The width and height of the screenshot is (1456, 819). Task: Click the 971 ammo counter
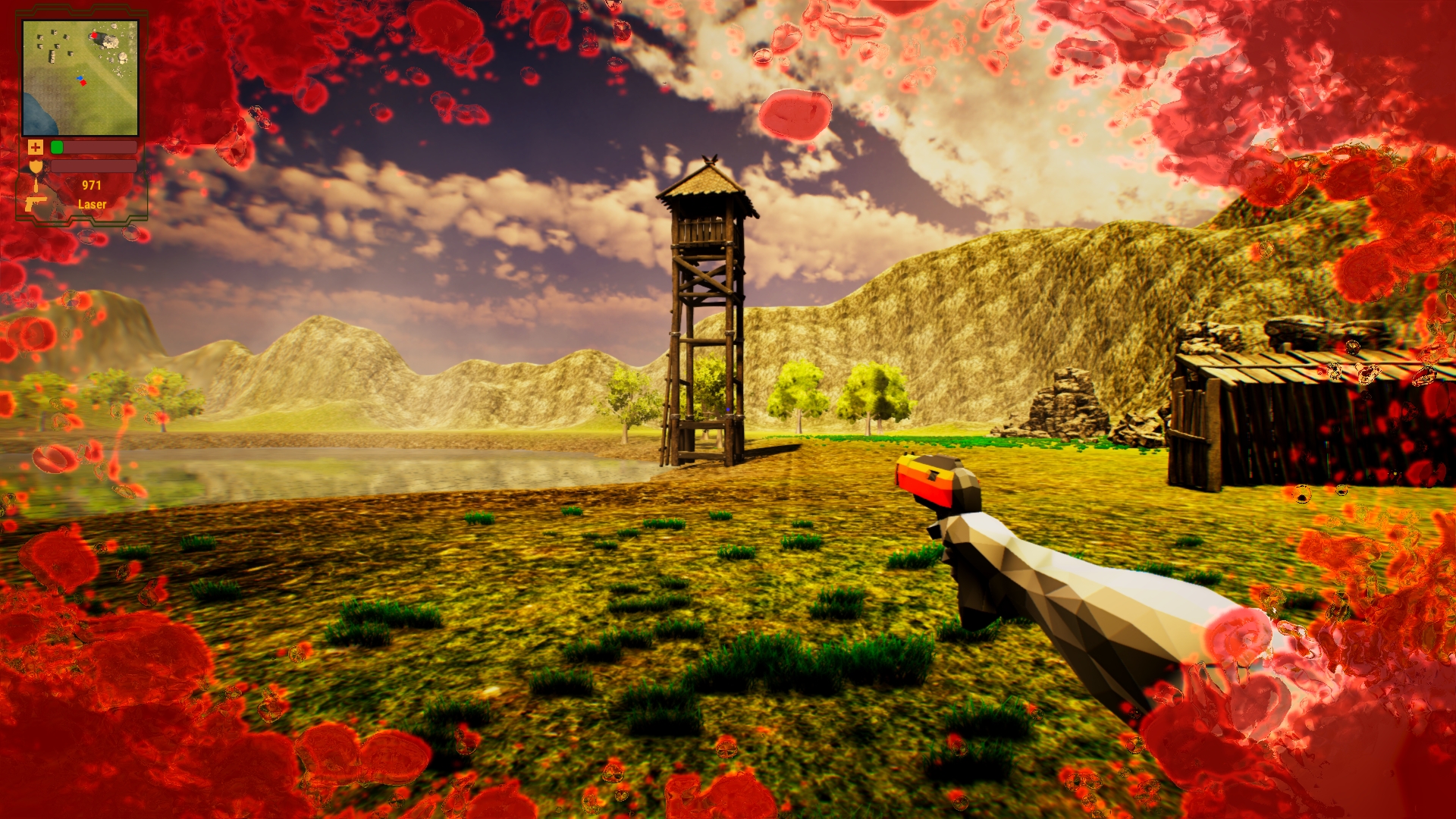(92, 184)
